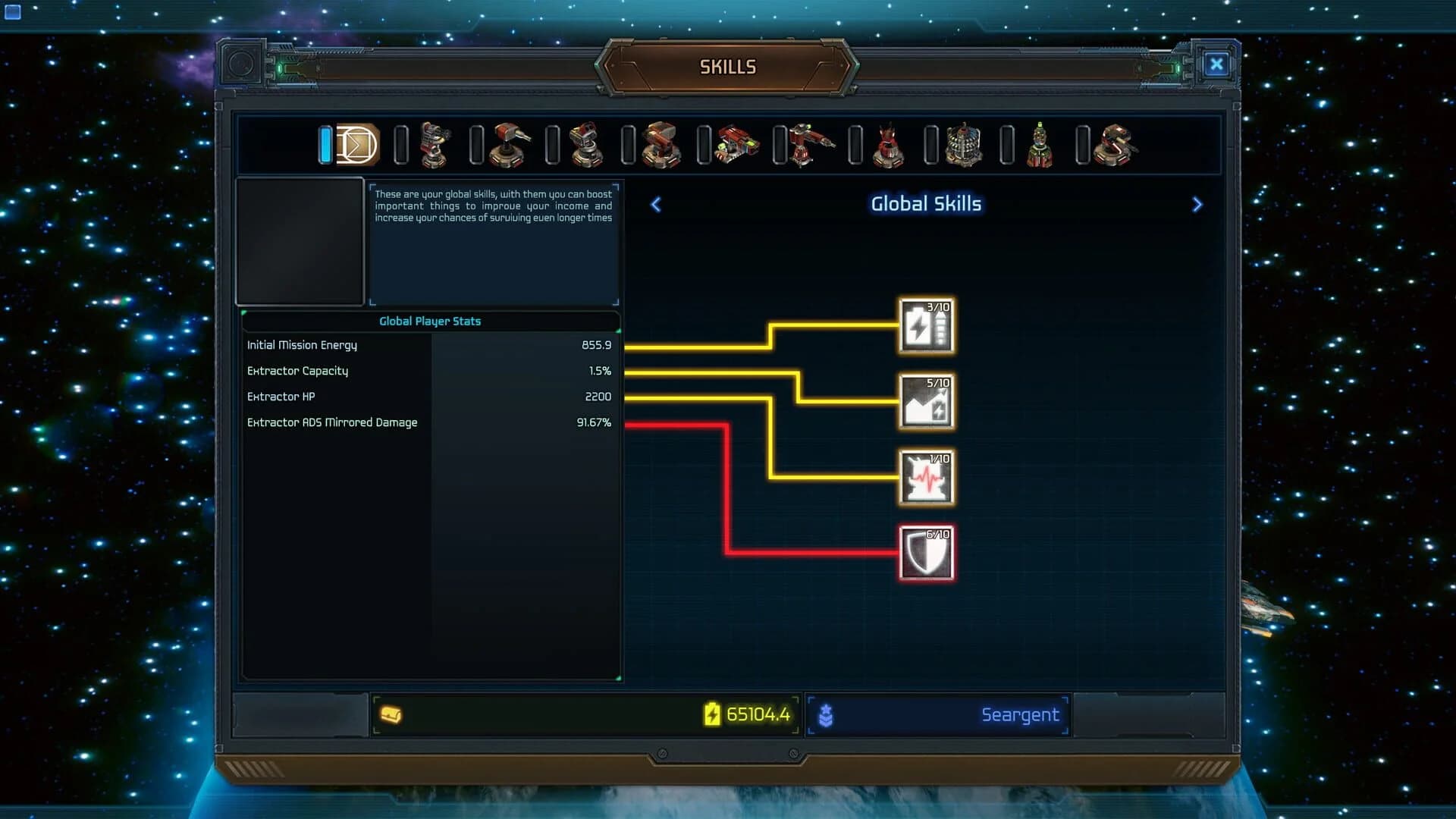Image resolution: width=1456 pixels, height=819 pixels.
Task: Select the soldier unit skill icon
Action: point(1037,145)
